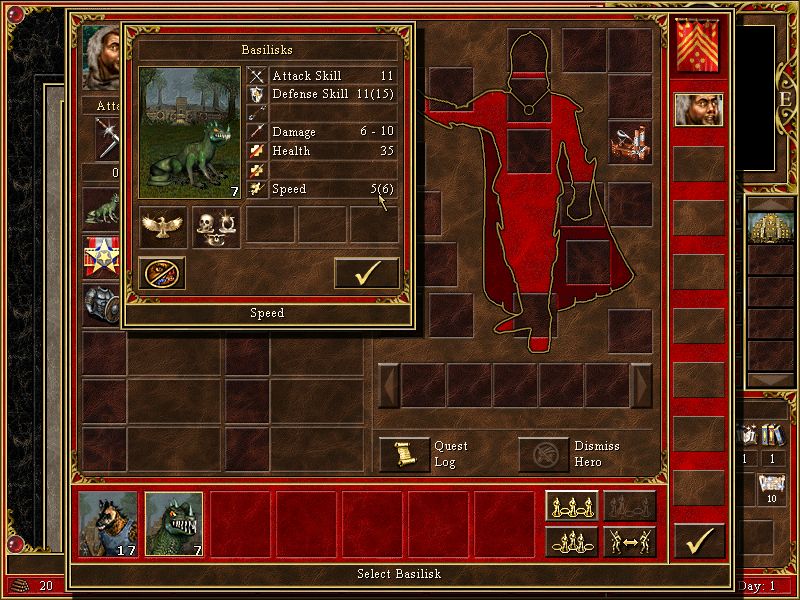Open the Quest Log
Viewport: 800px width, 600px height.
tap(405, 454)
